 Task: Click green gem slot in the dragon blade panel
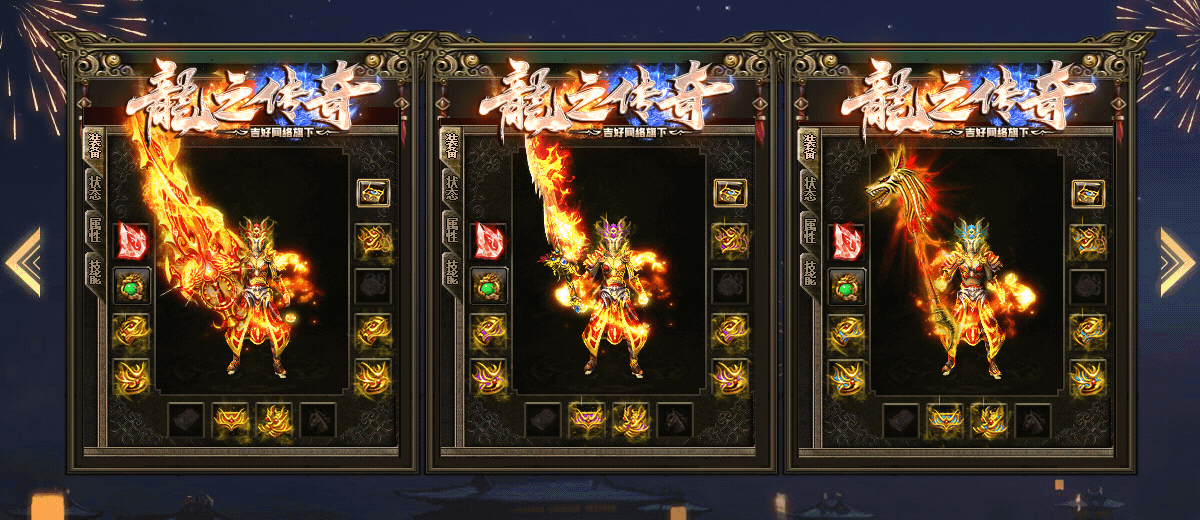click(132, 285)
